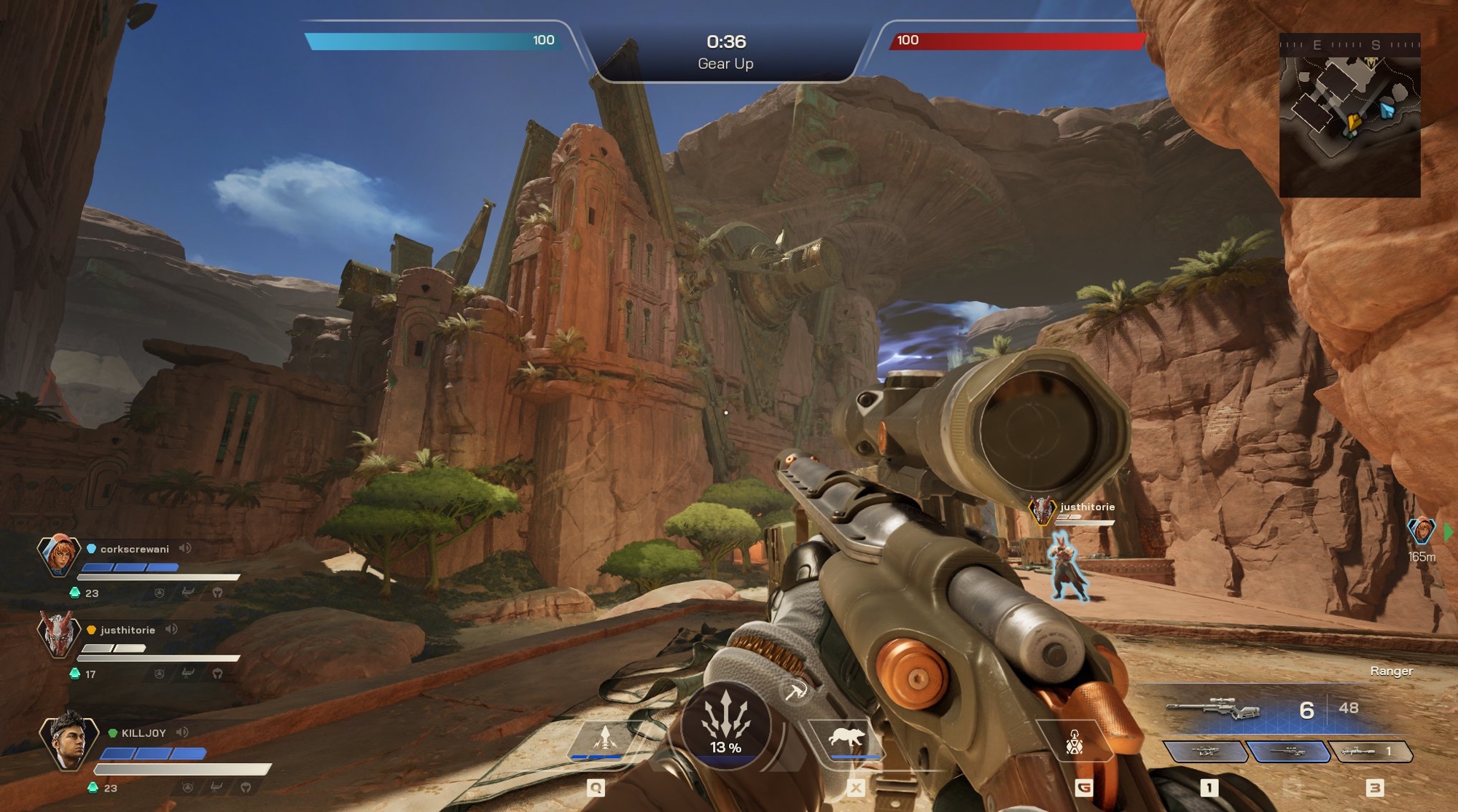Image resolution: width=1458 pixels, height=812 pixels.
Task: Use the upward arrow tactical ability
Action: (x=604, y=738)
